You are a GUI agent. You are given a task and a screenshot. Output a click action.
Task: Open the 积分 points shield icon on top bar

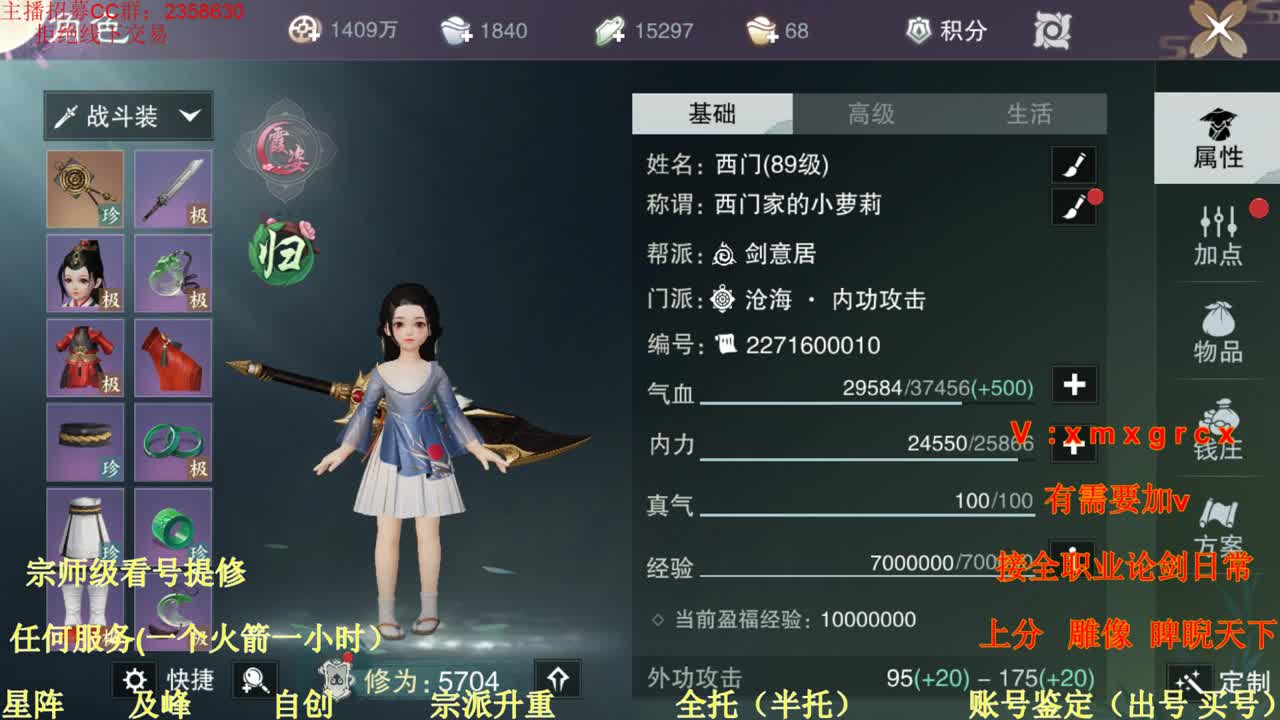click(x=916, y=31)
